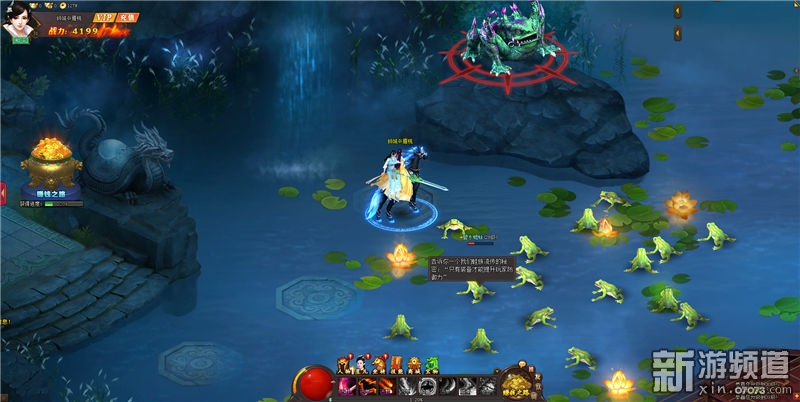
Task: Activate the fire strike skill
Action: click(x=387, y=386)
